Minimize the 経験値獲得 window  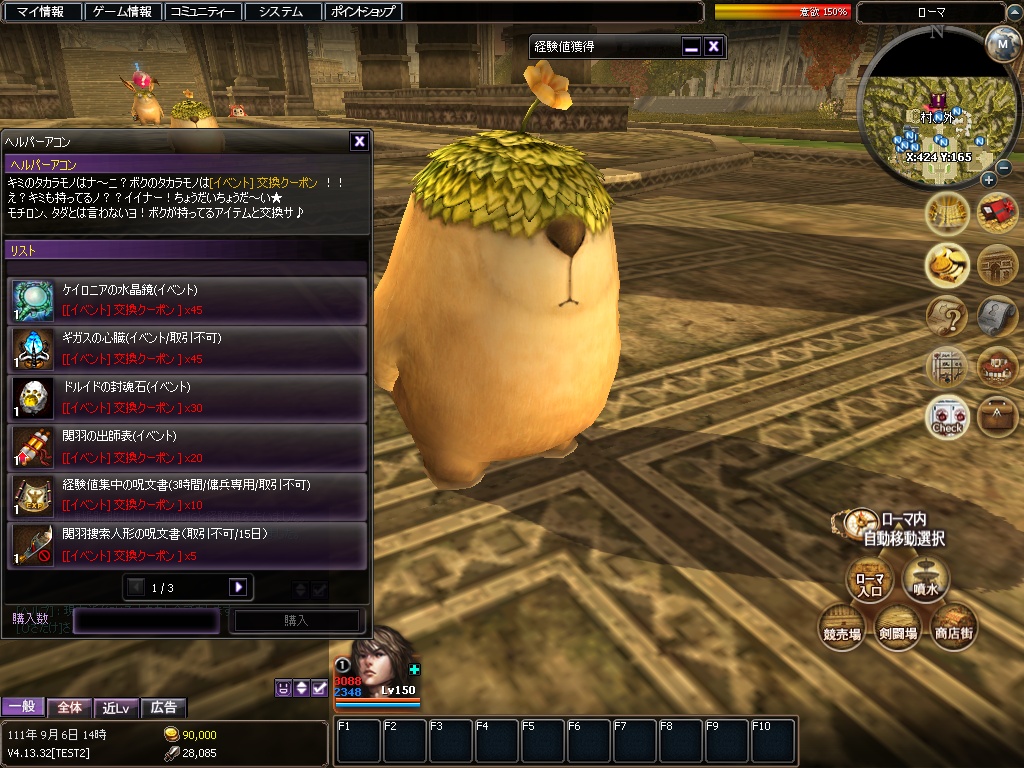click(x=691, y=46)
